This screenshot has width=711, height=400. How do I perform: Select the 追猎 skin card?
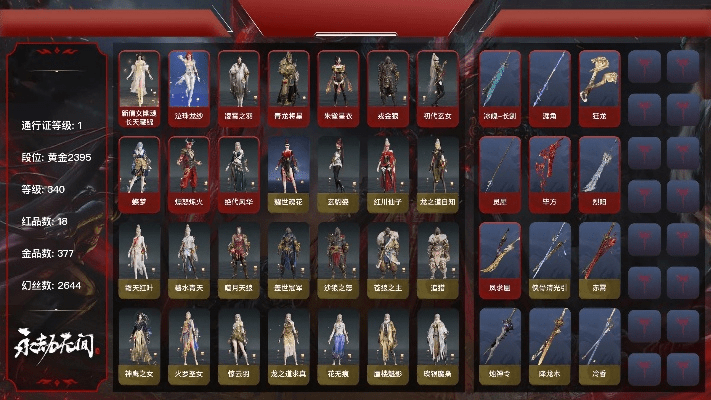tap(438, 258)
